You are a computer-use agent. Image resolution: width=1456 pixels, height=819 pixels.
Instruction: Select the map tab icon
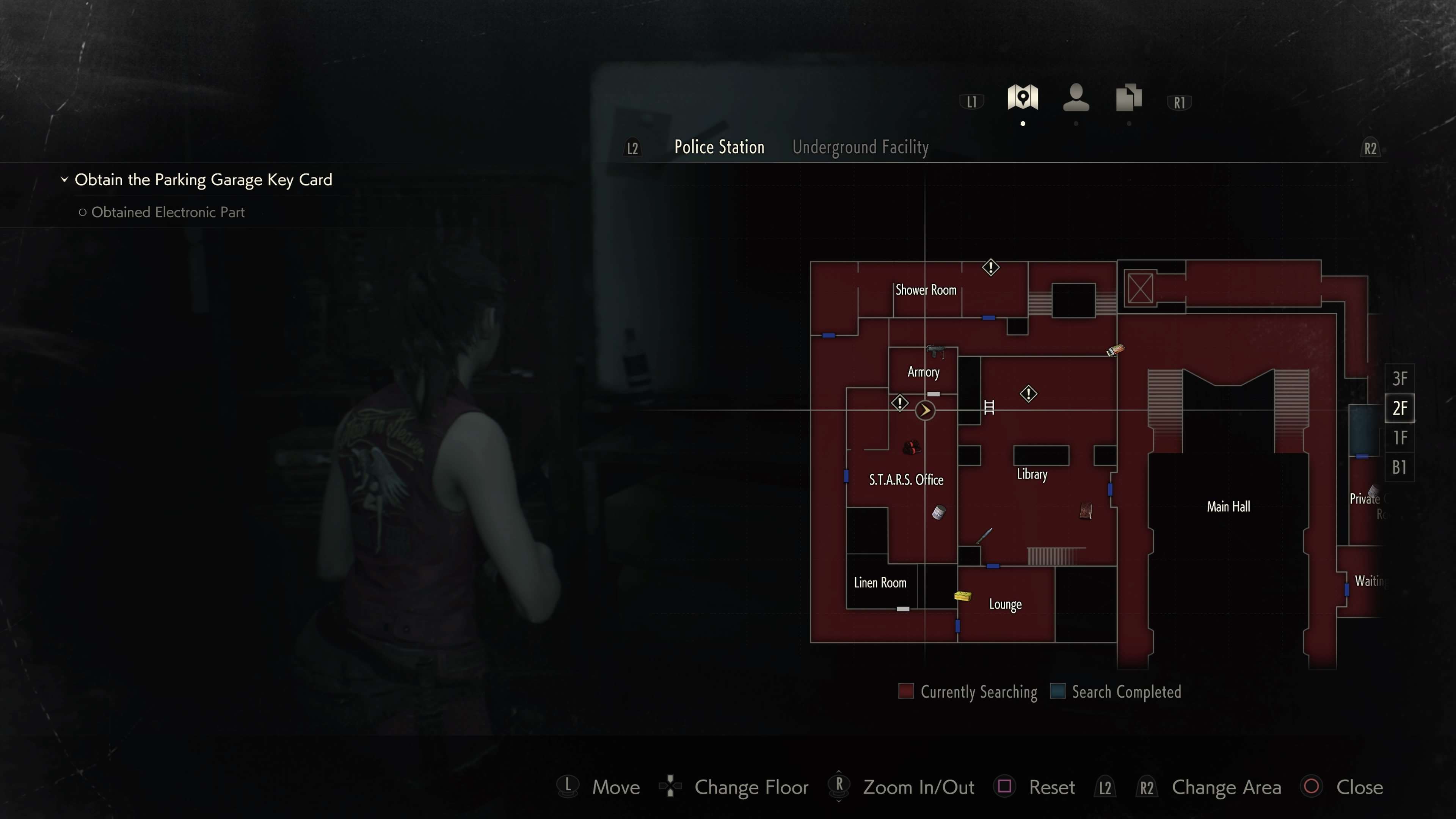click(1023, 98)
